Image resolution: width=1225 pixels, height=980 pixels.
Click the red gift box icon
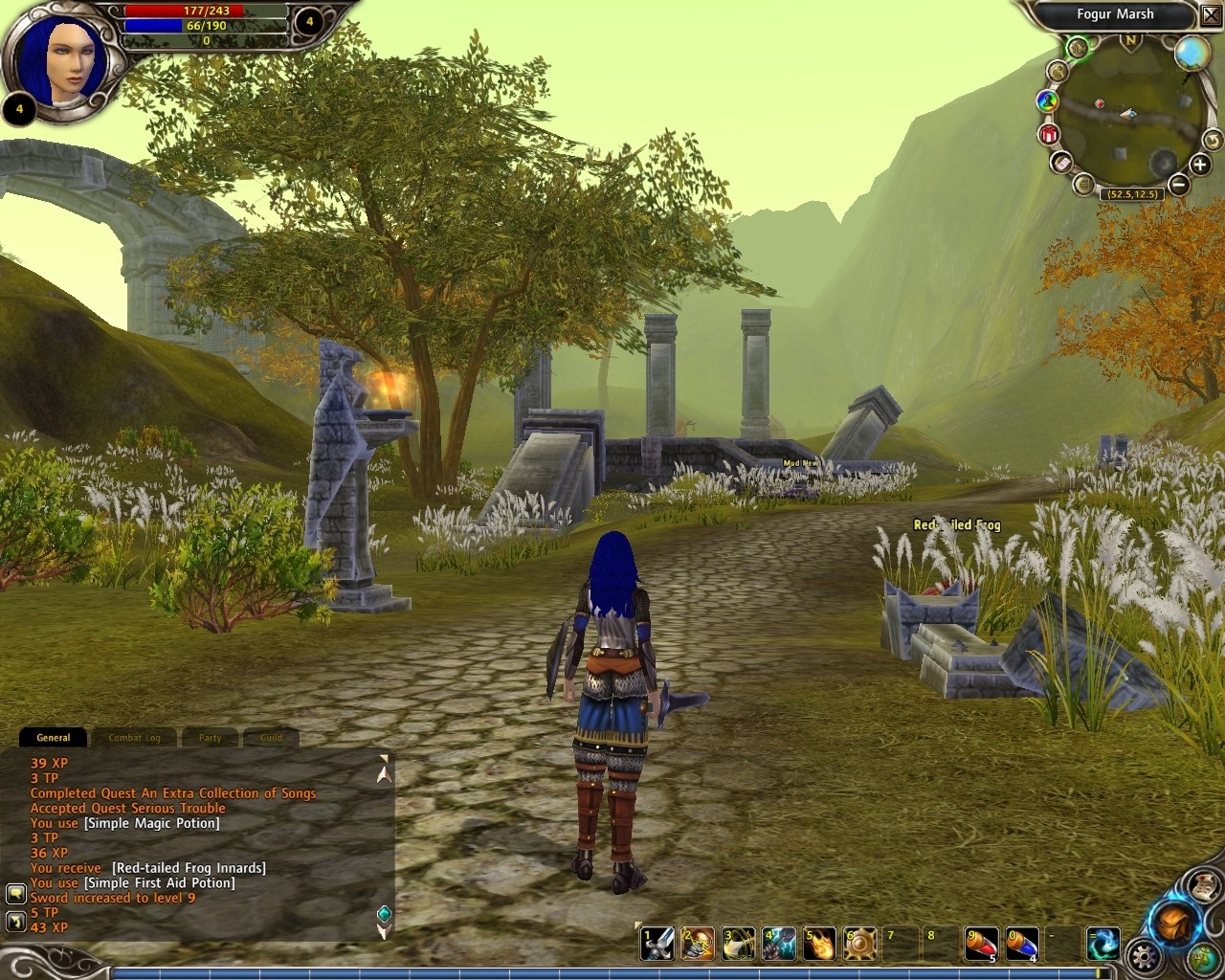click(x=1049, y=135)
